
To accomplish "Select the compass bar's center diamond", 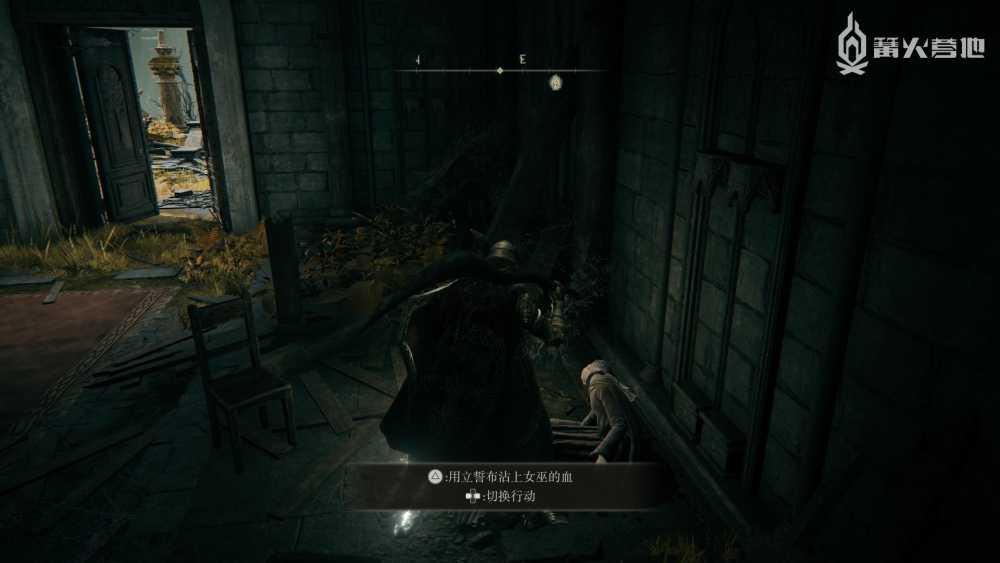I will tap(500, 70).
